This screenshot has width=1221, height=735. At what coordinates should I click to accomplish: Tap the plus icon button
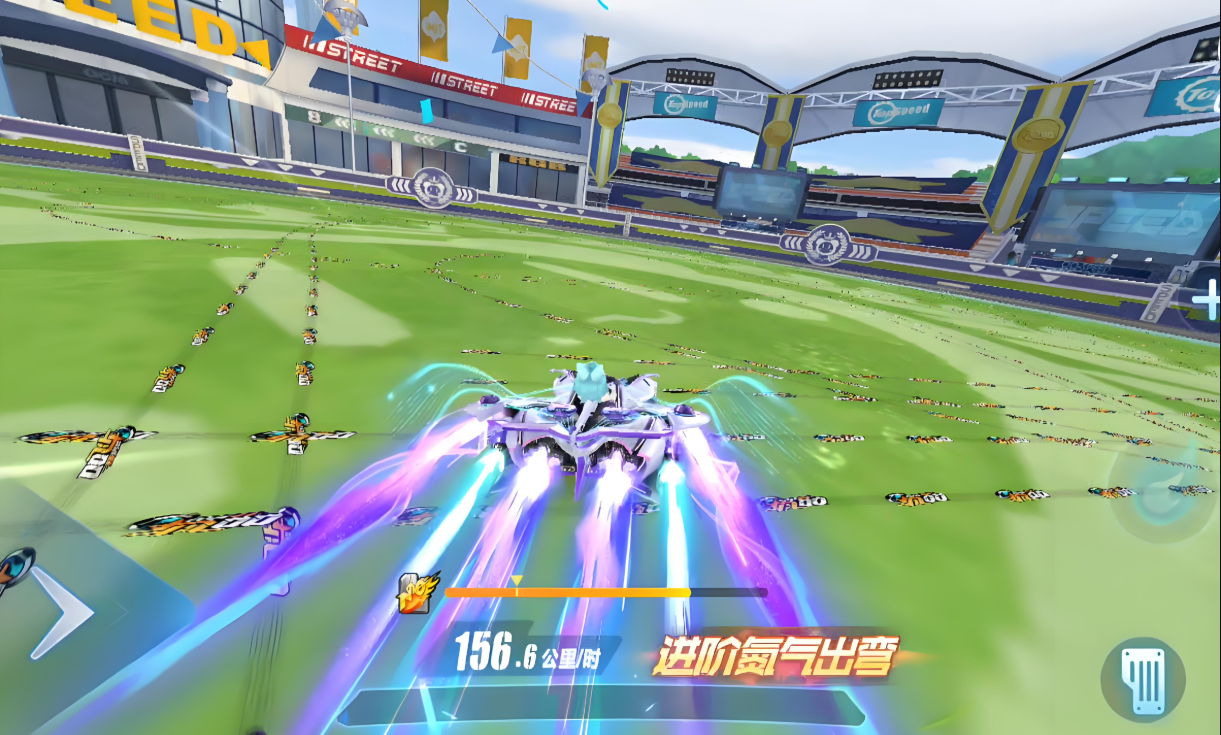coord(1205,300)
